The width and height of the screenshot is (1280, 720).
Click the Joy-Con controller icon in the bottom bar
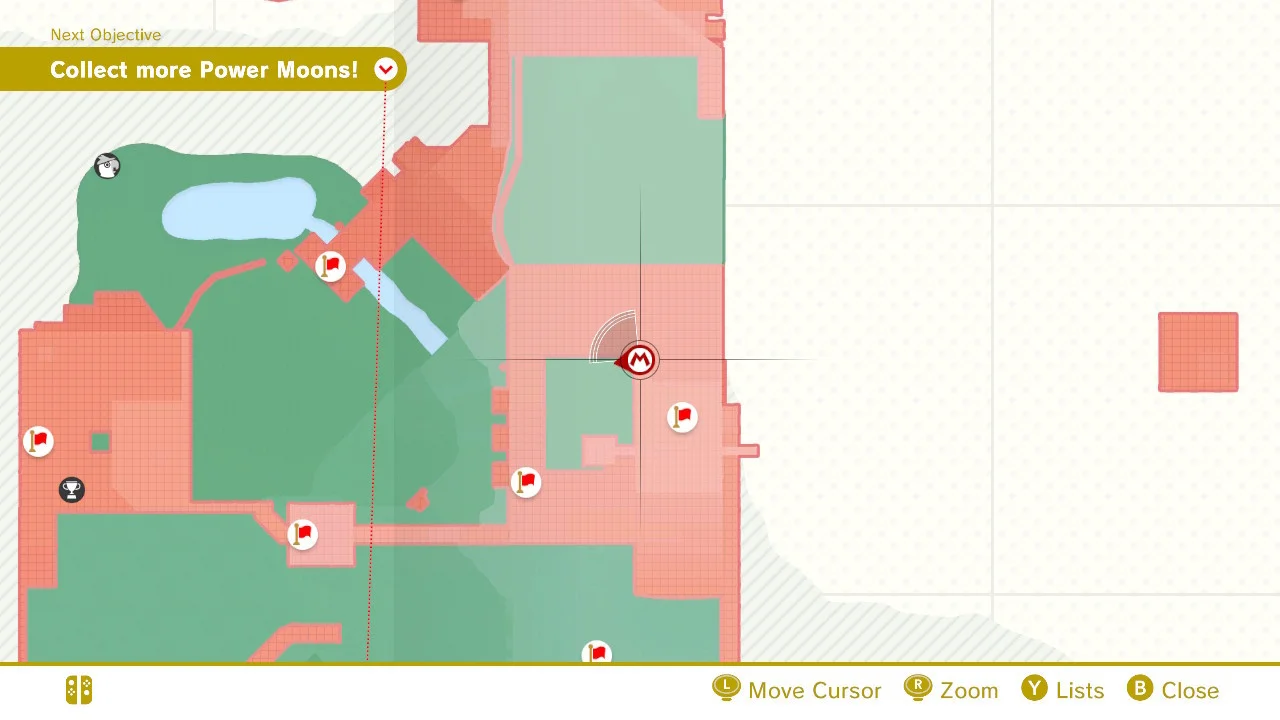pos(78,689)
